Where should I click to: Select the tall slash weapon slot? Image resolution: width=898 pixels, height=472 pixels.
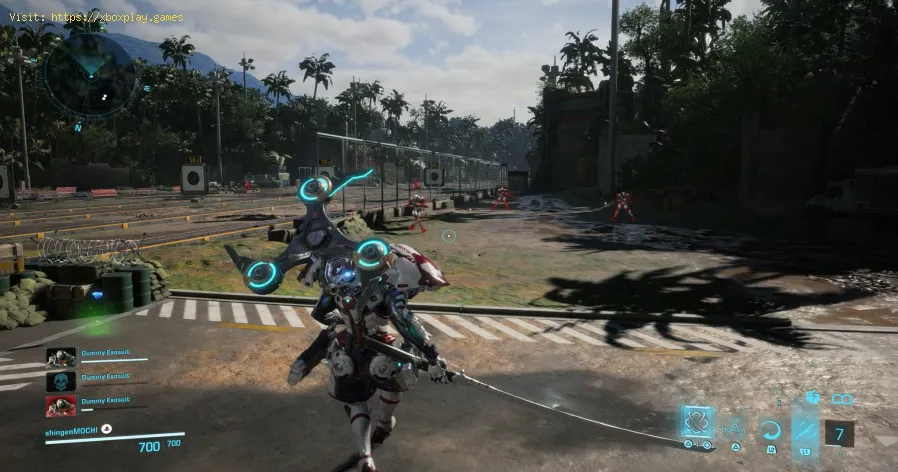805,428
